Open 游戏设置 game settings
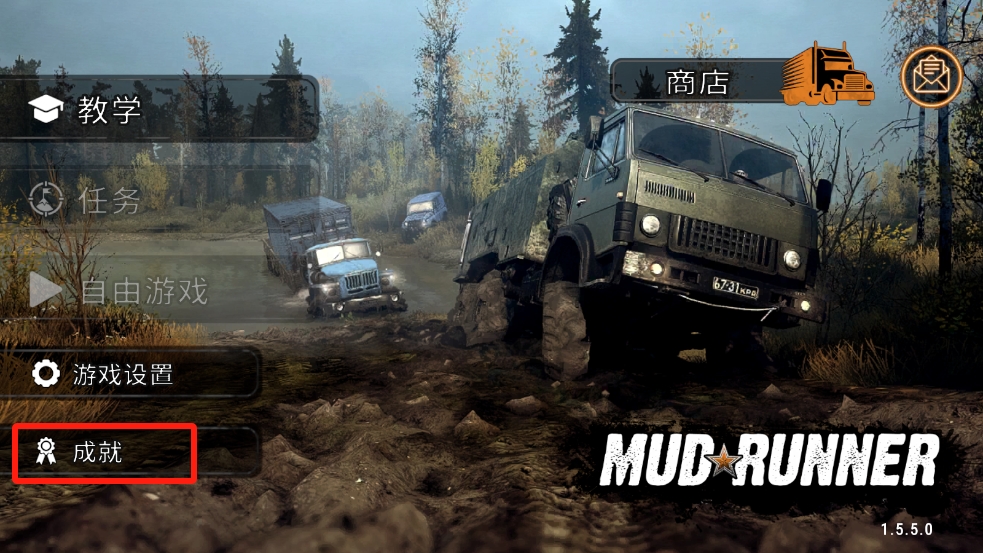983x553 pixels. (130, 375)
